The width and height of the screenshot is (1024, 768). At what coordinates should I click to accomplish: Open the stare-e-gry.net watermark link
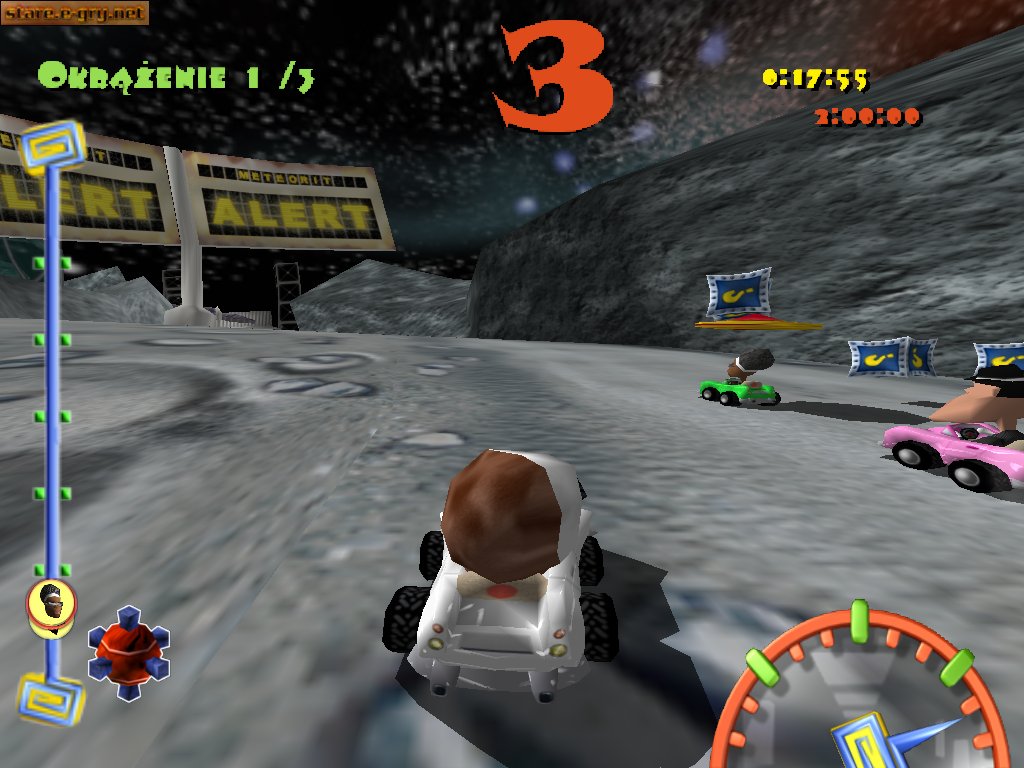click(x=75, y=13)
